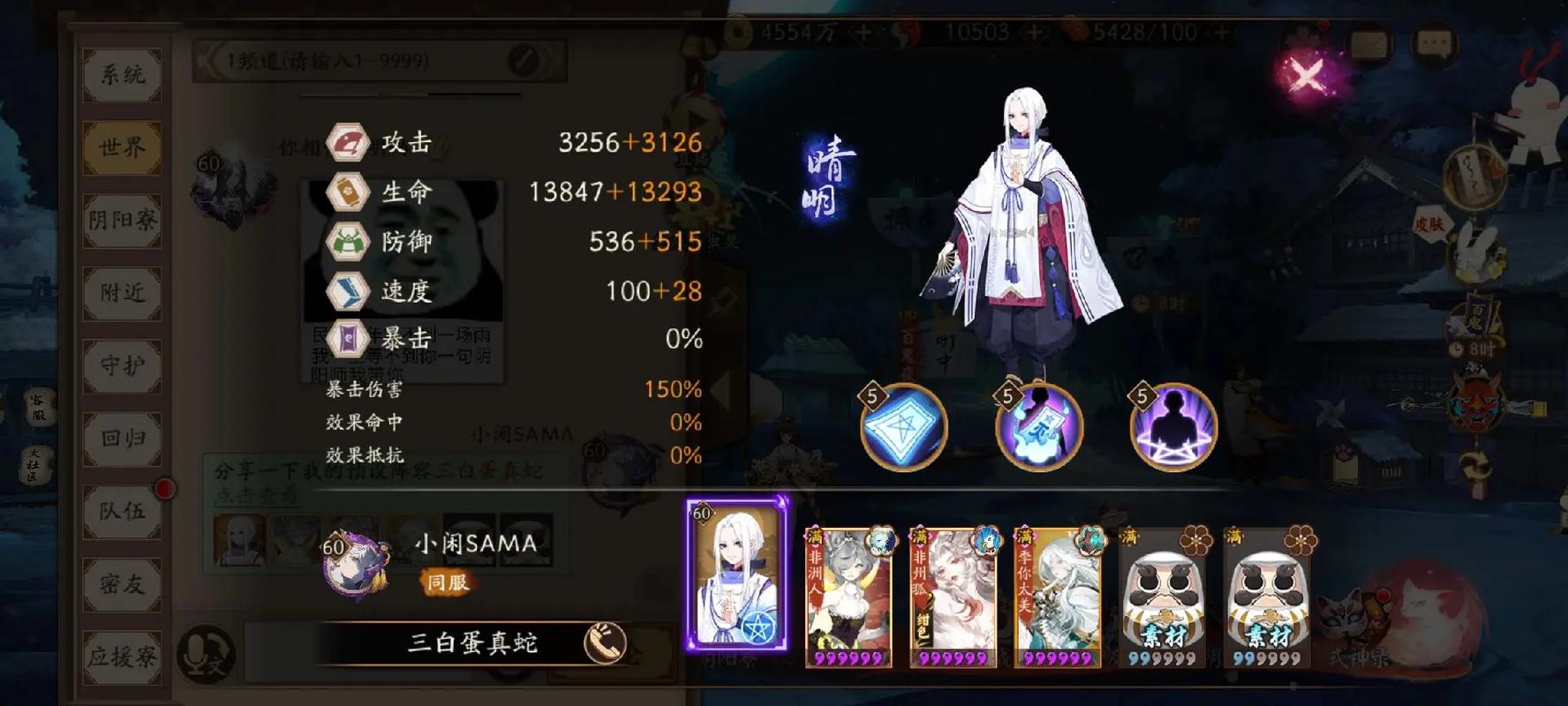The height and width of the screenshot is (706, 1568).
Task: Tap the microphone voice input icon
Action: click(x=206, y=655)
